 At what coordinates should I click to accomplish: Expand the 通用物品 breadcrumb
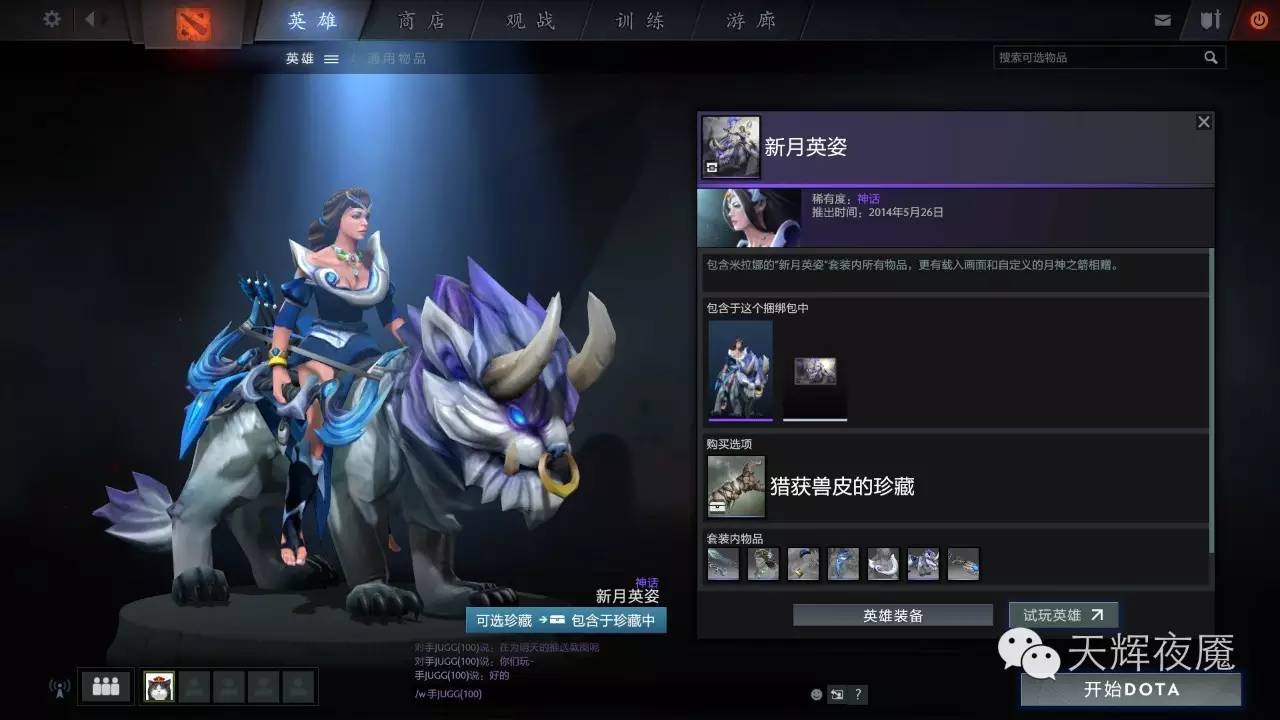coord(399,58)
